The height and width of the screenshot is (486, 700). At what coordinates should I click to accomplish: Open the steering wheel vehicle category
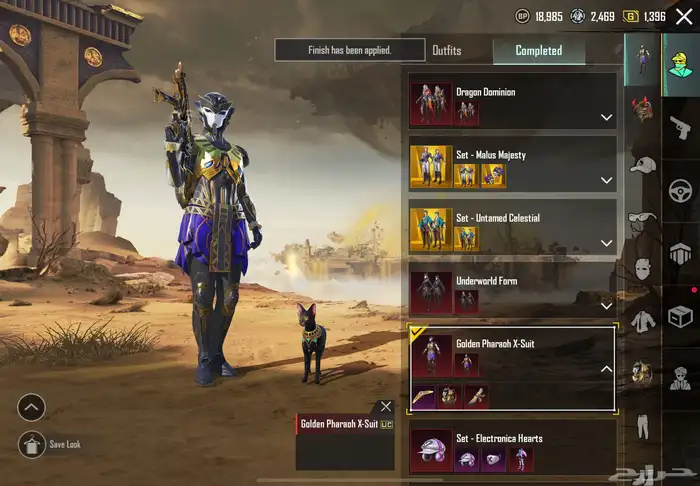pos(680,190)
